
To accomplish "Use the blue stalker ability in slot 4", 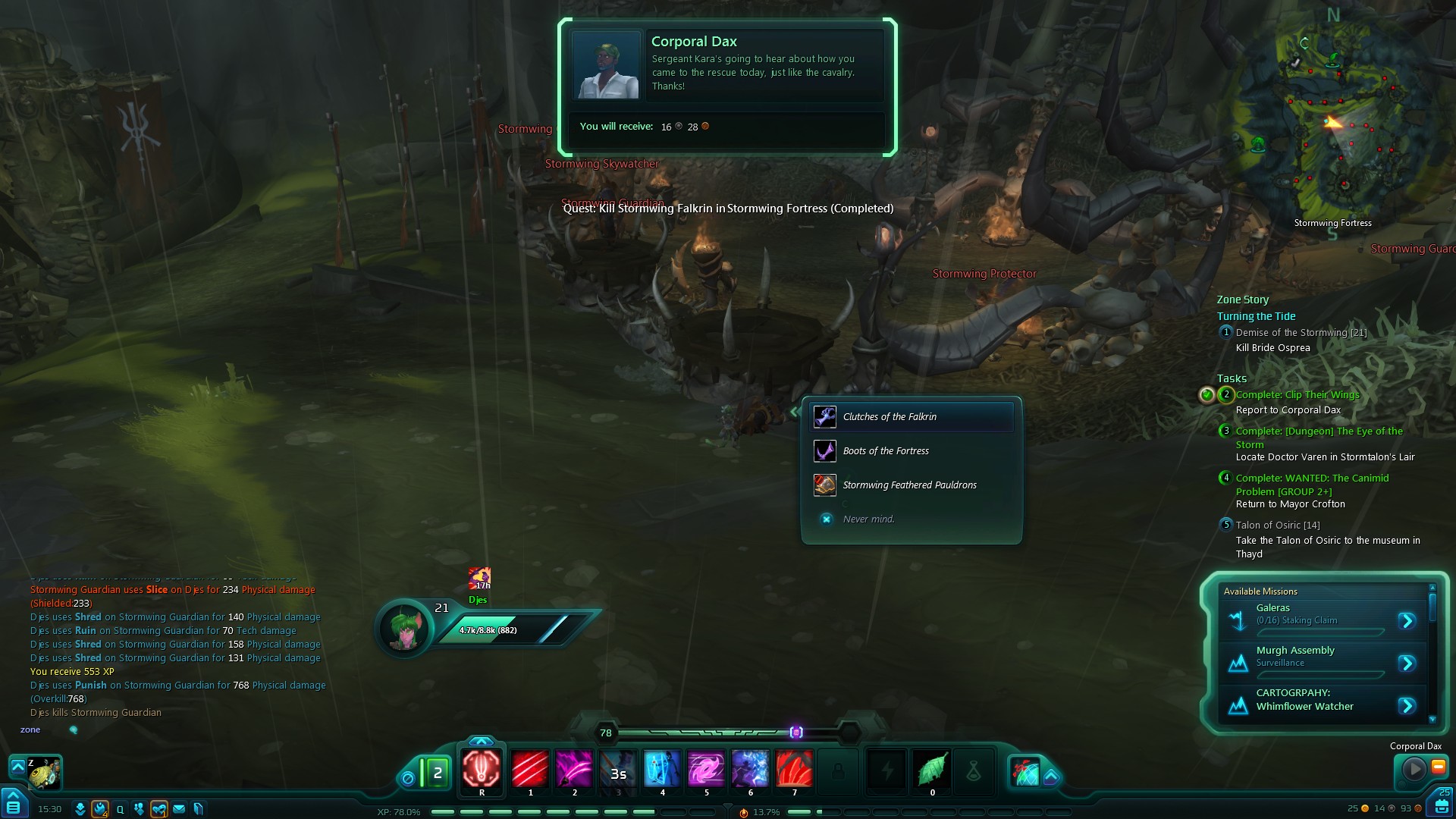I will pyautogui.click(x=662, y=769).
